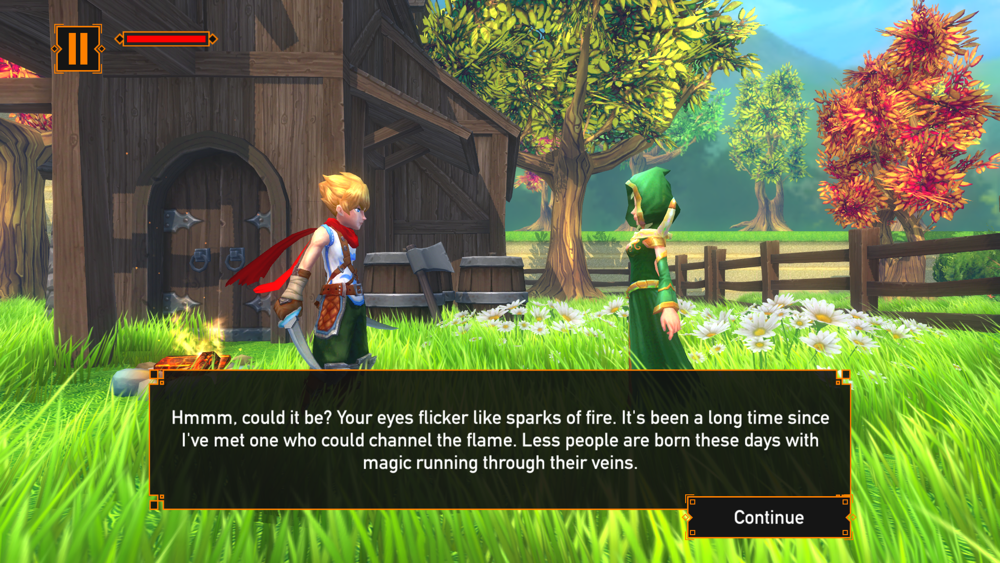Pause the game with the pause icon
This screenshot has width=1000, height=563.
pyautogui.click(x=77, y=48)
